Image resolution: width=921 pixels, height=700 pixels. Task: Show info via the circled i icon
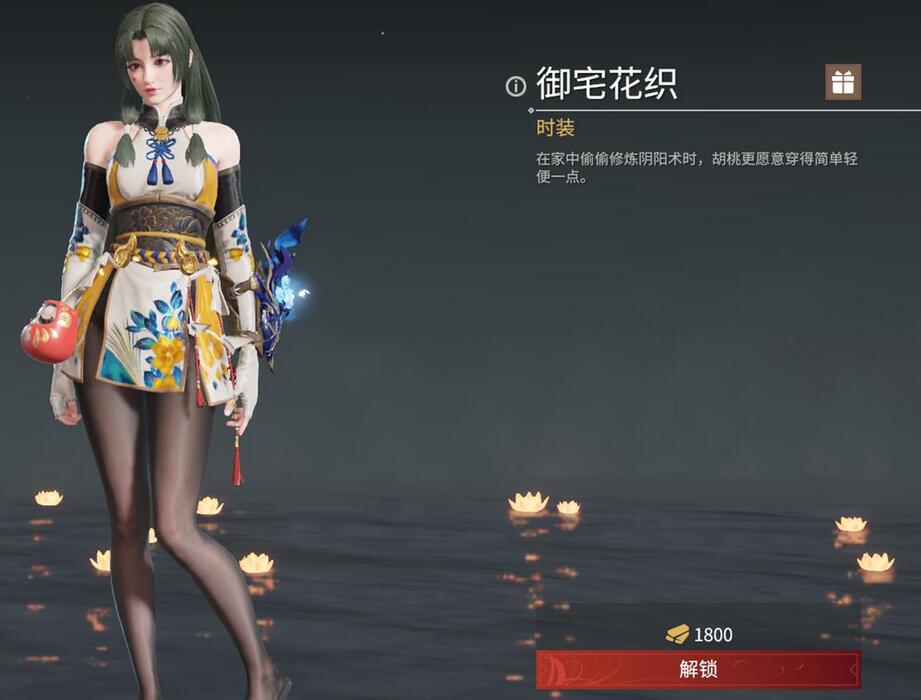516,87
